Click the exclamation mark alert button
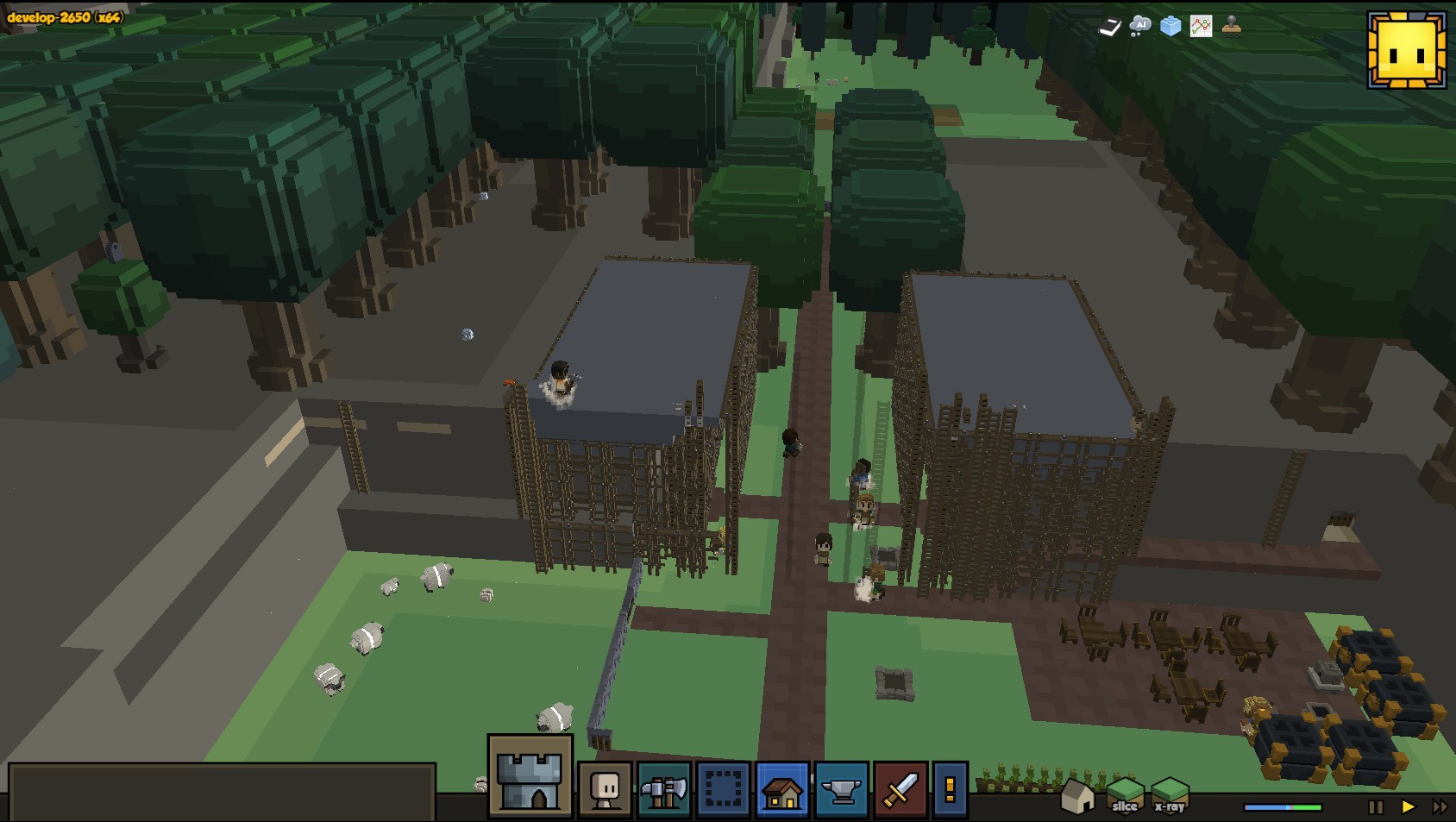Image resolution: width=1456 pixels, height=822 pixels. click(950, 788)
